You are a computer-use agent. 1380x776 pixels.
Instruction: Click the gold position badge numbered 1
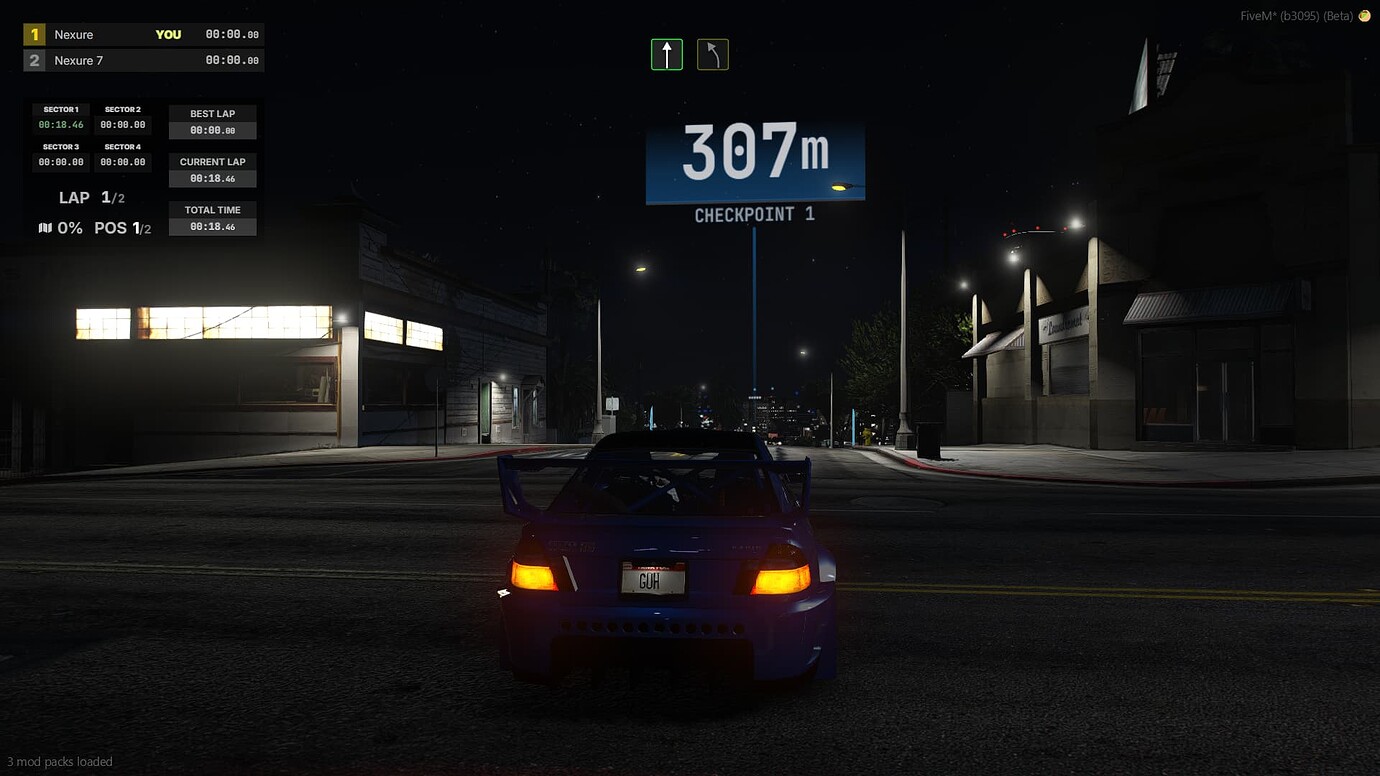click(x=34, y=33)
